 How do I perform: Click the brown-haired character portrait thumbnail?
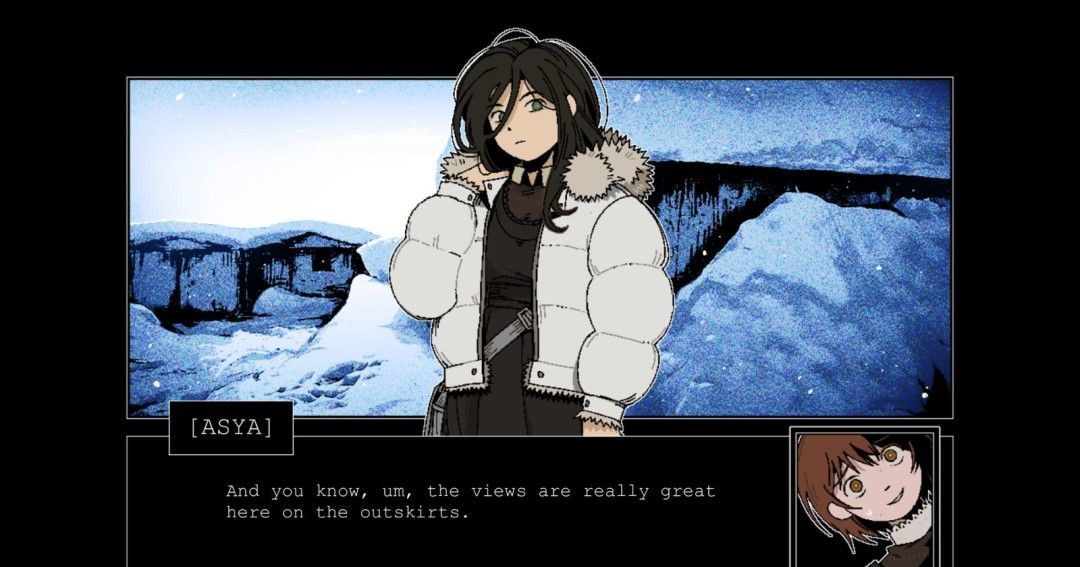pos(864,495)
